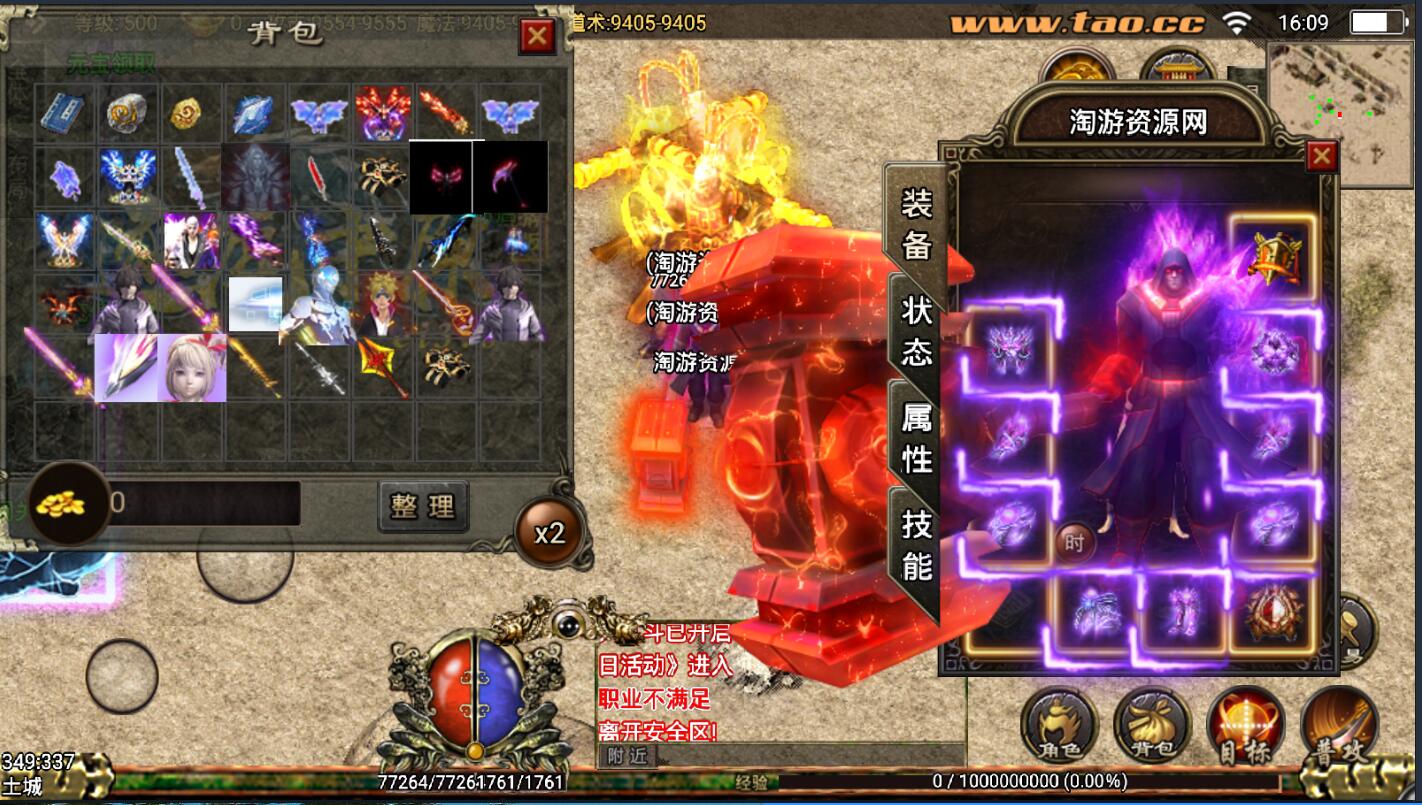Open the 背包 bag button
This screenshot has height=805, width=1422.
click(x=1152, y=725)
